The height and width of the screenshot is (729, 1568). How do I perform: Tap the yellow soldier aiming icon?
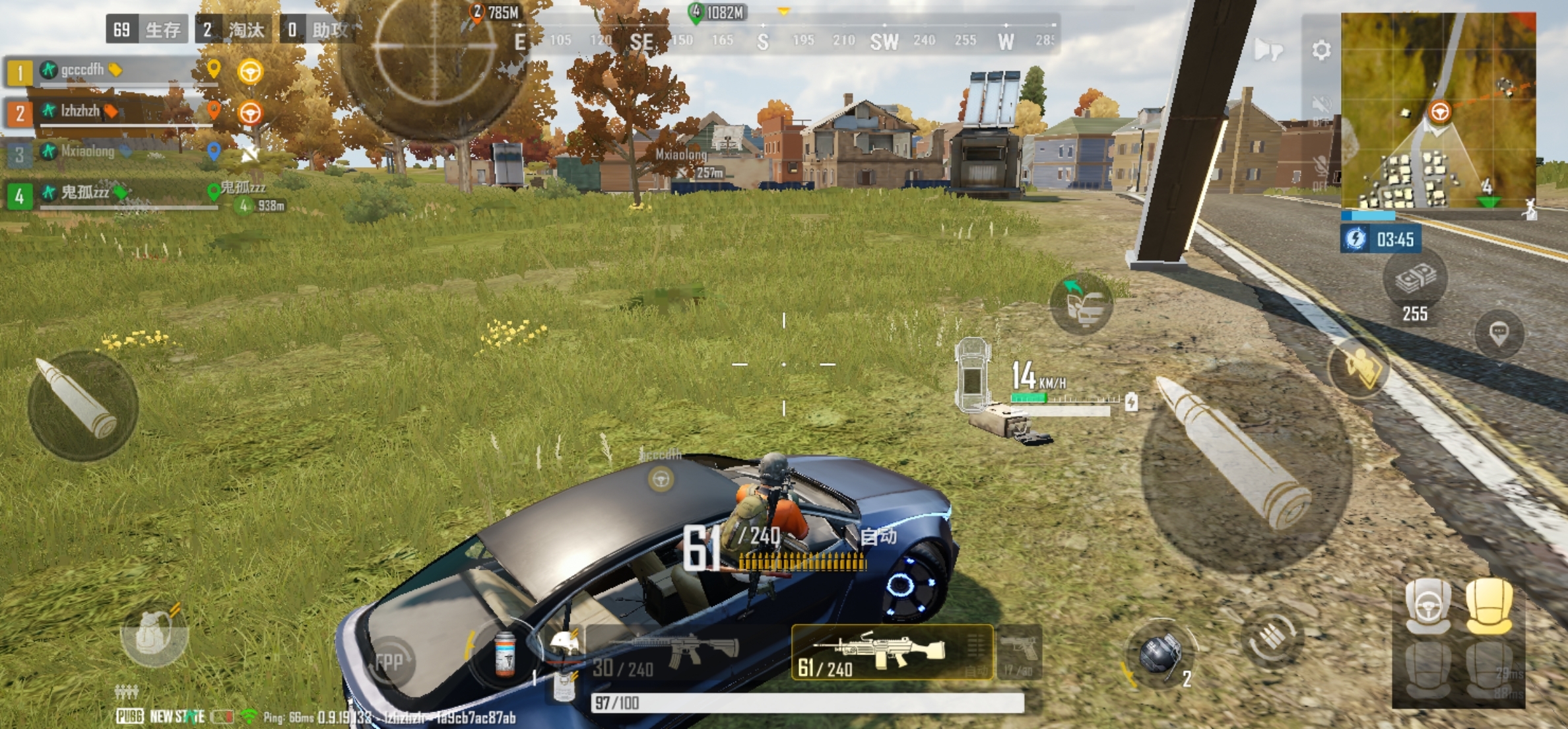tap(1359, 367)
